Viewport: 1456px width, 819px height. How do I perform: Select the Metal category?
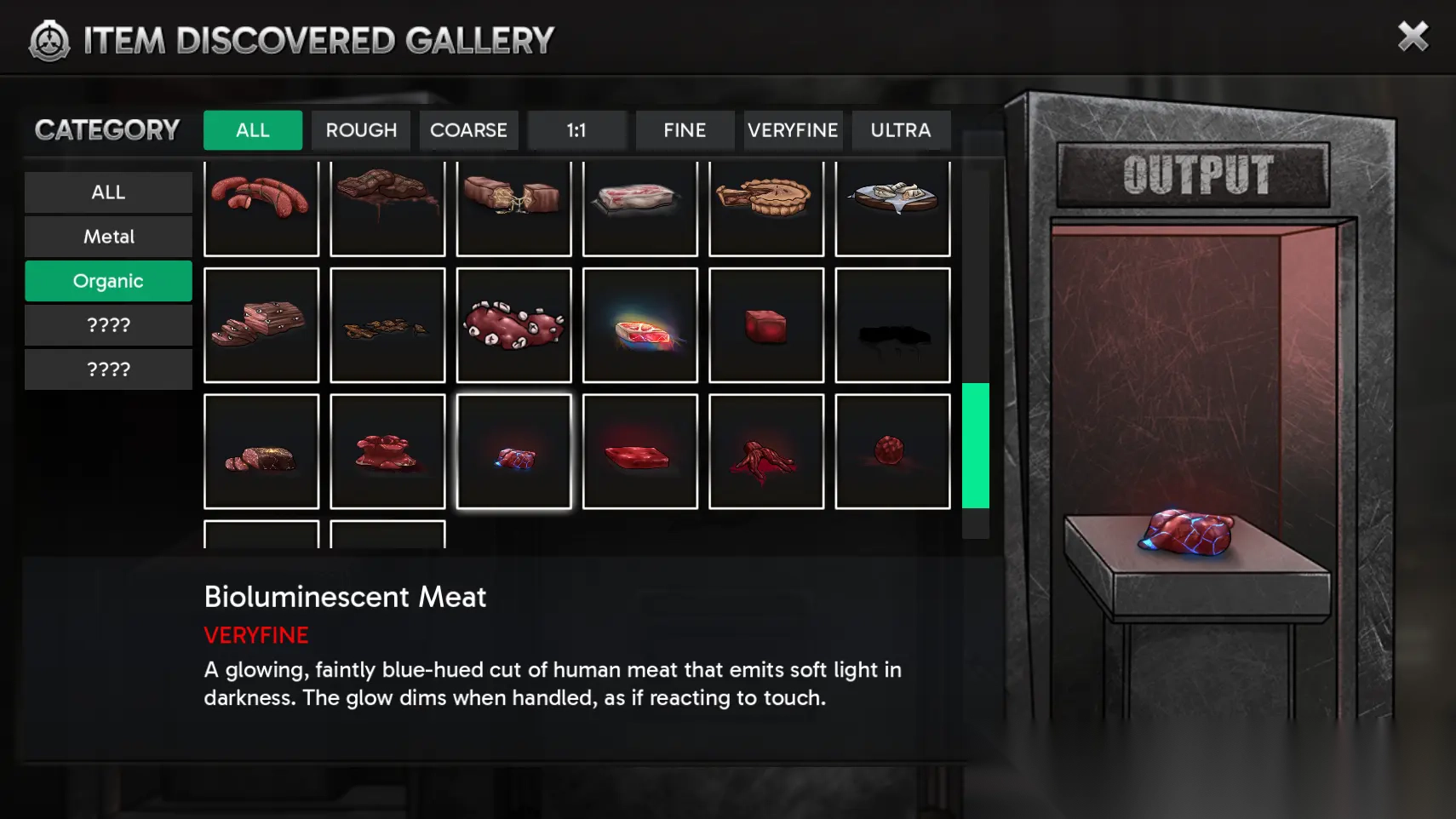pyautogui.click(x=108, y=237)
